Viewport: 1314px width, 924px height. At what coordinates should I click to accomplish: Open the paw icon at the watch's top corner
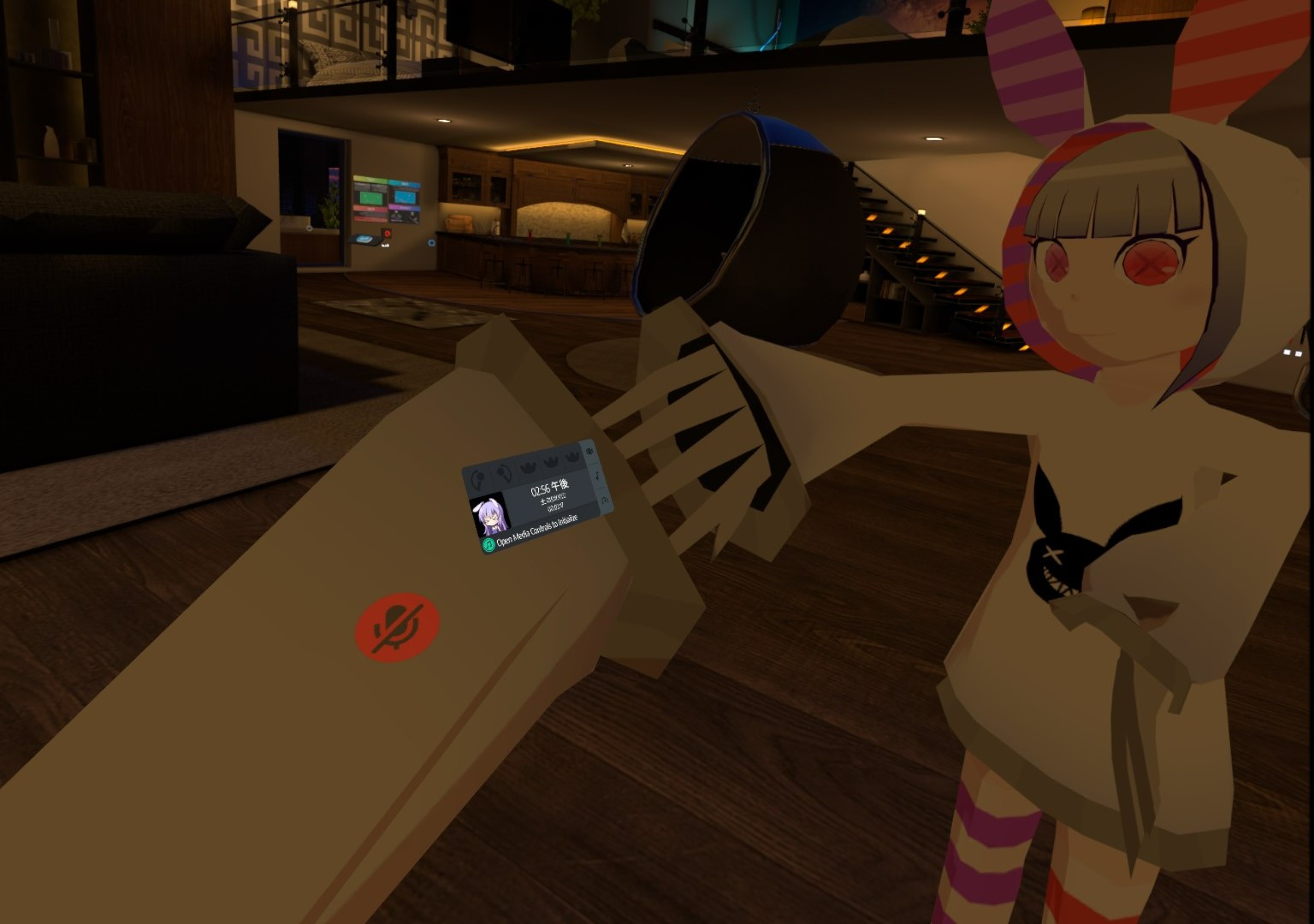[589, 451]
